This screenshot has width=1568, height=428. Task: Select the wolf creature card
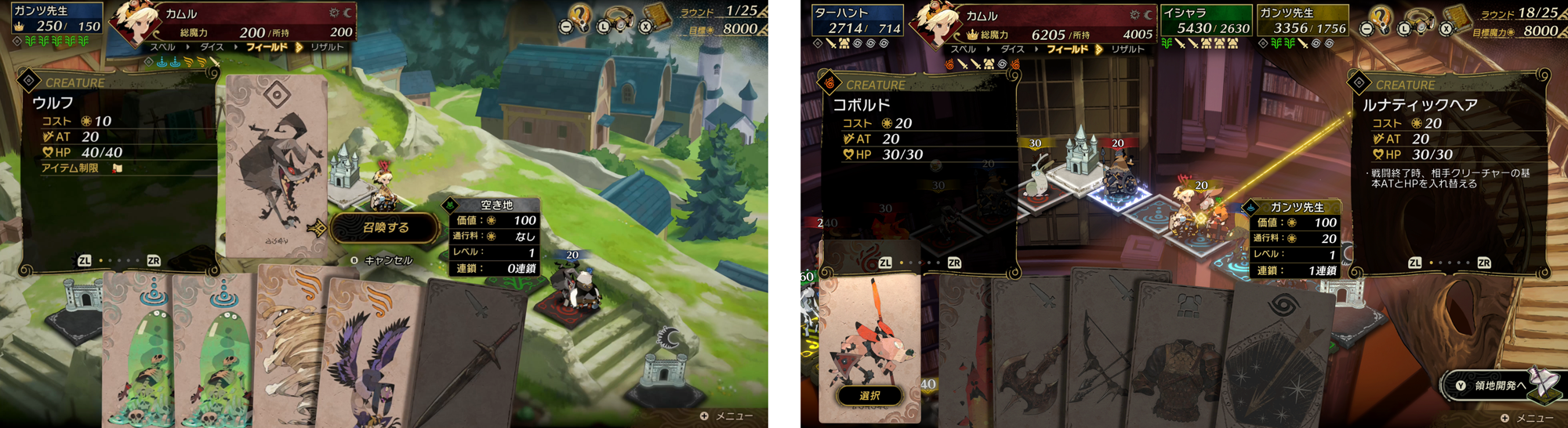click(x=275, y=166)
